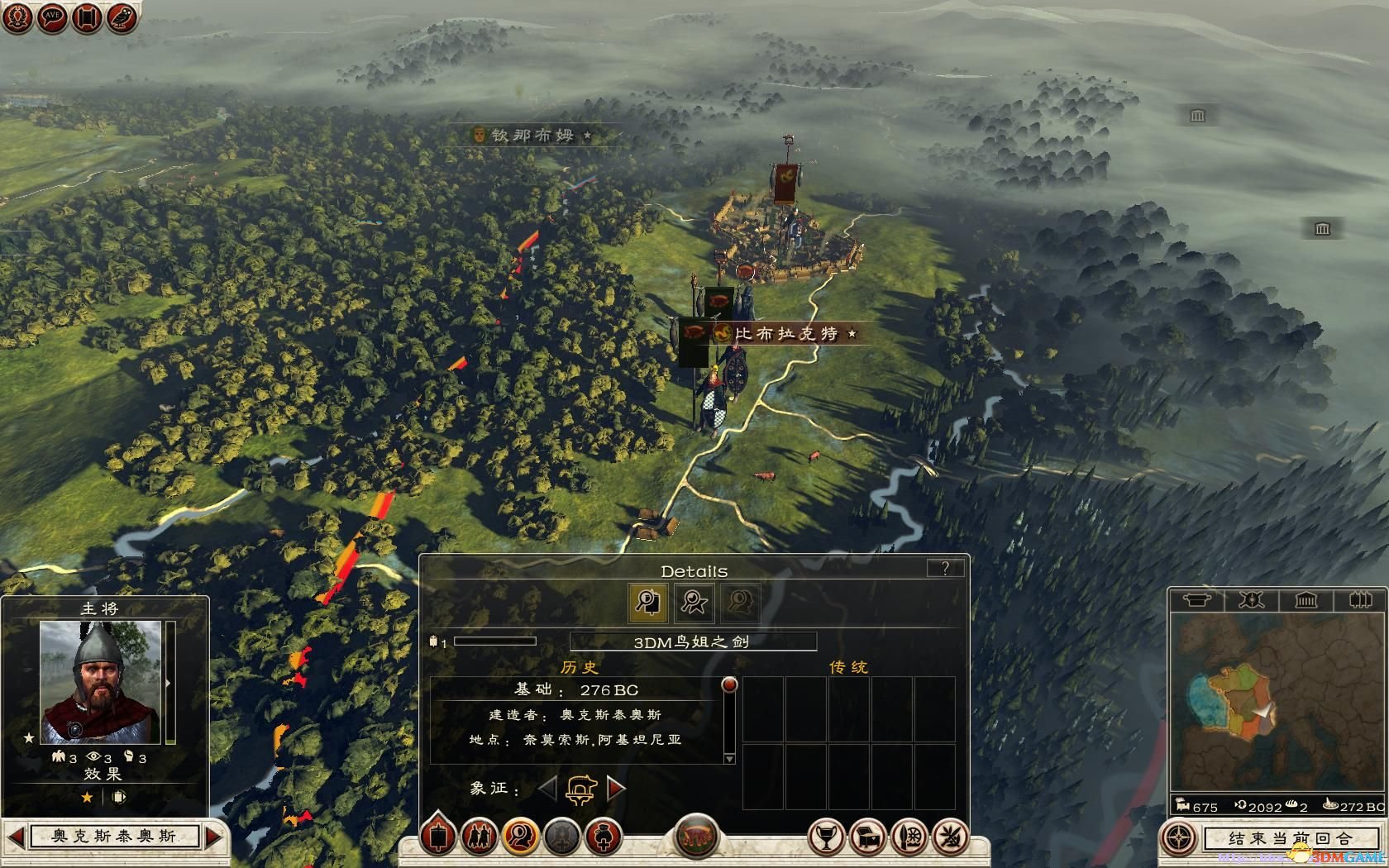The image size is (1389, 868).
Task: Click the general portrait of 奥克斯泰奥斯
Action: pyautogui.click(x=101, y=683)
